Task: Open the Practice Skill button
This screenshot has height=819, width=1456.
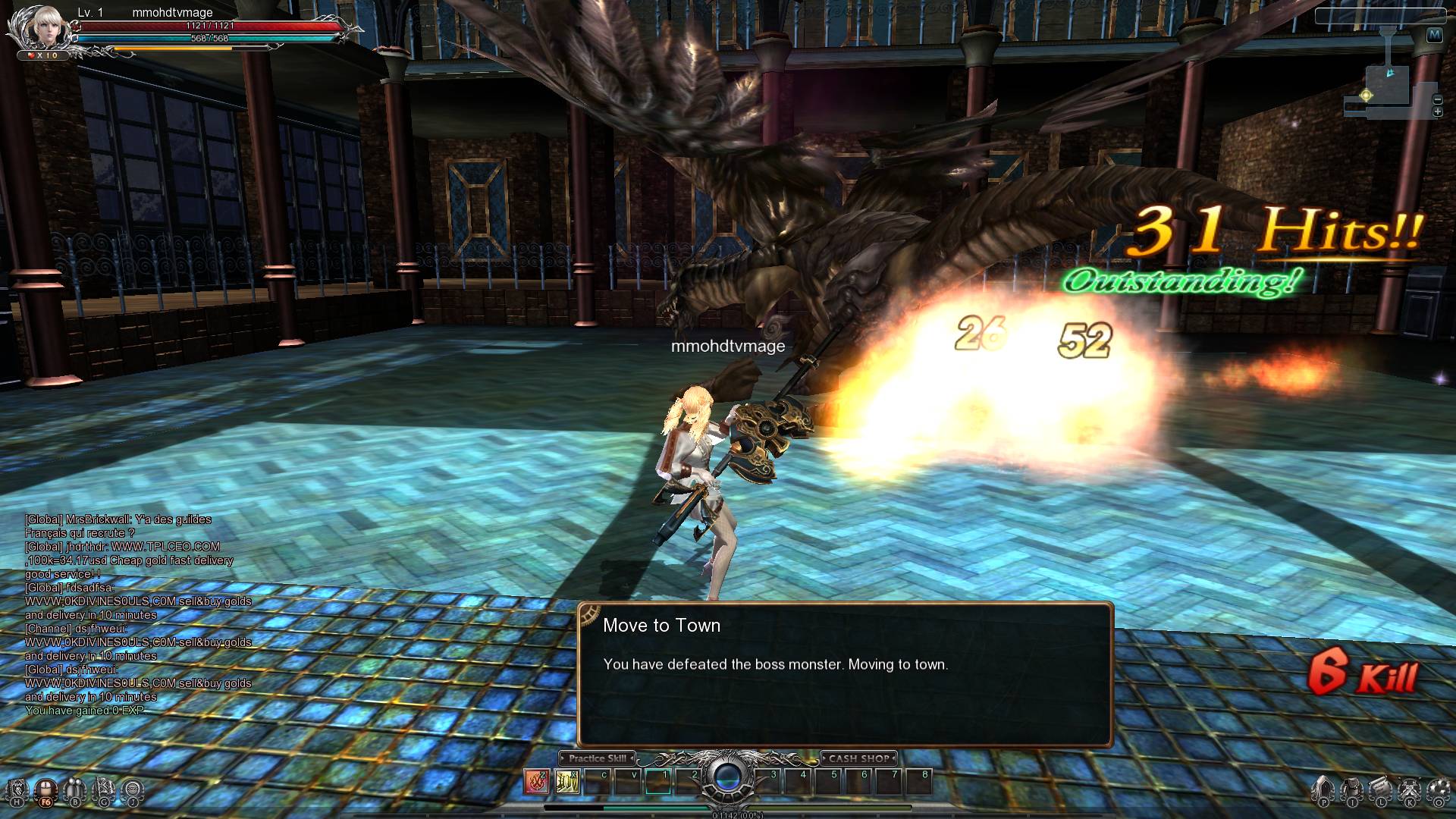Action: pos(598,758)
